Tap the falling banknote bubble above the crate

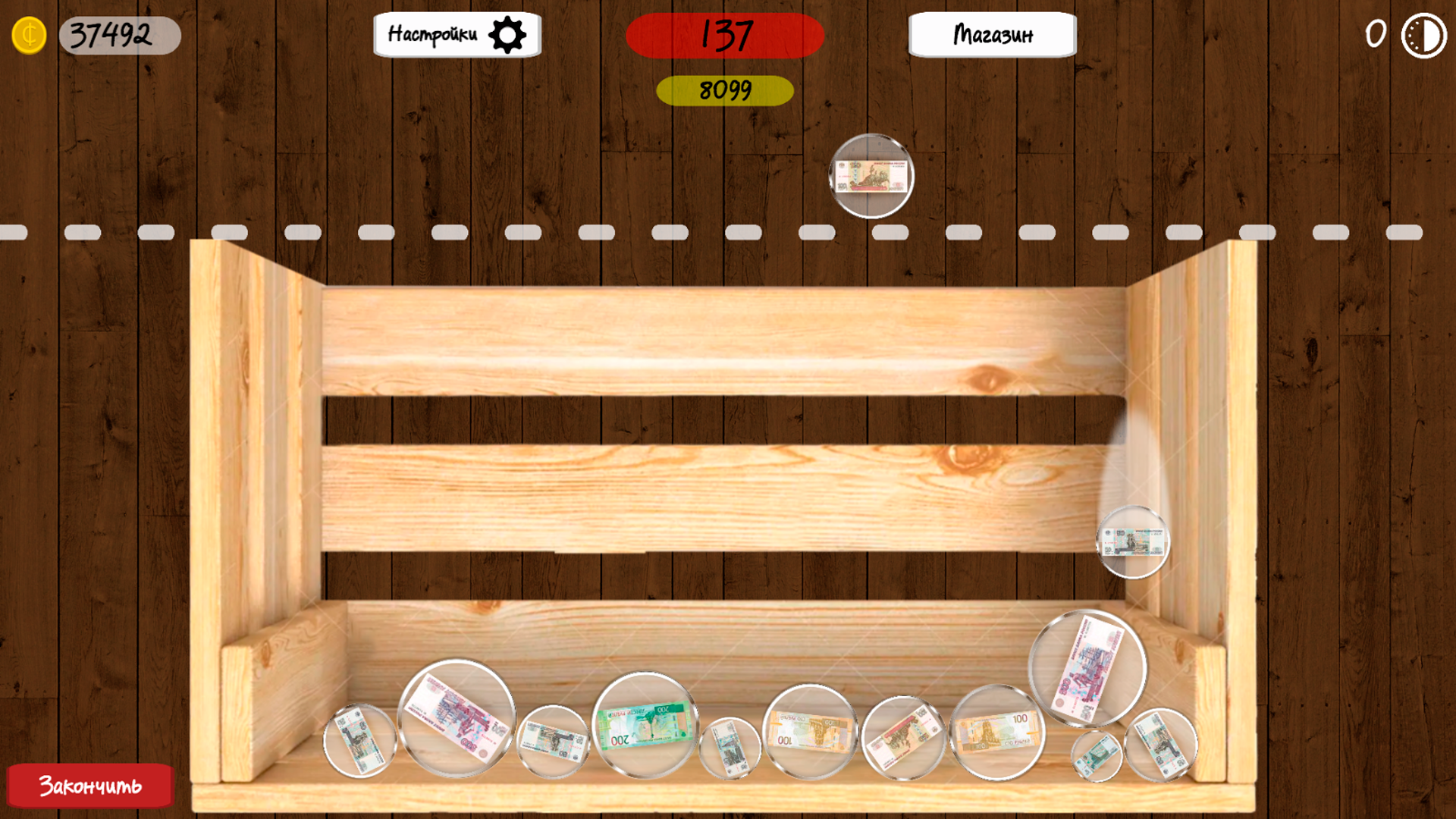tap(871, 177)
